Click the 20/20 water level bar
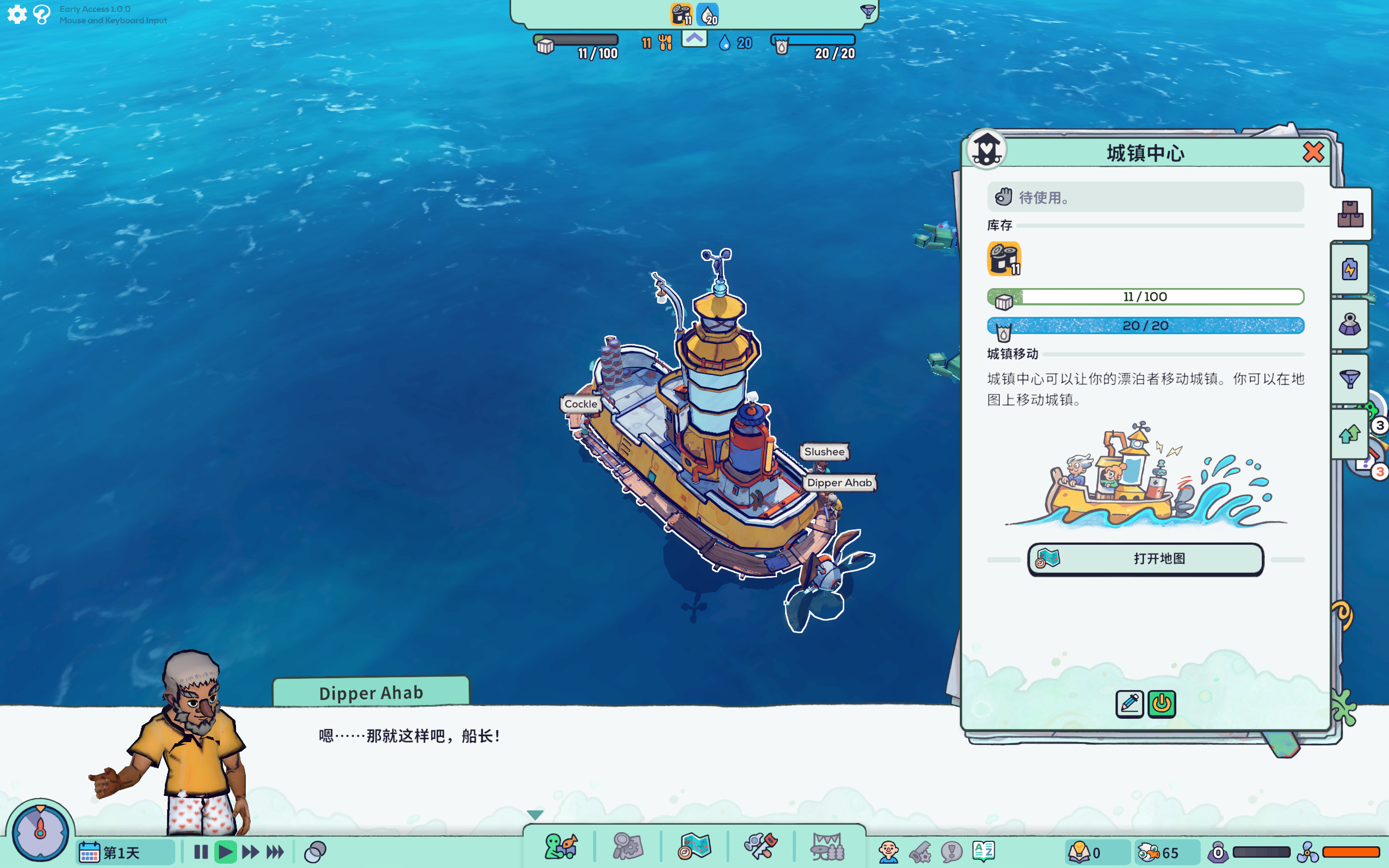 click(x=1145, y=325)
